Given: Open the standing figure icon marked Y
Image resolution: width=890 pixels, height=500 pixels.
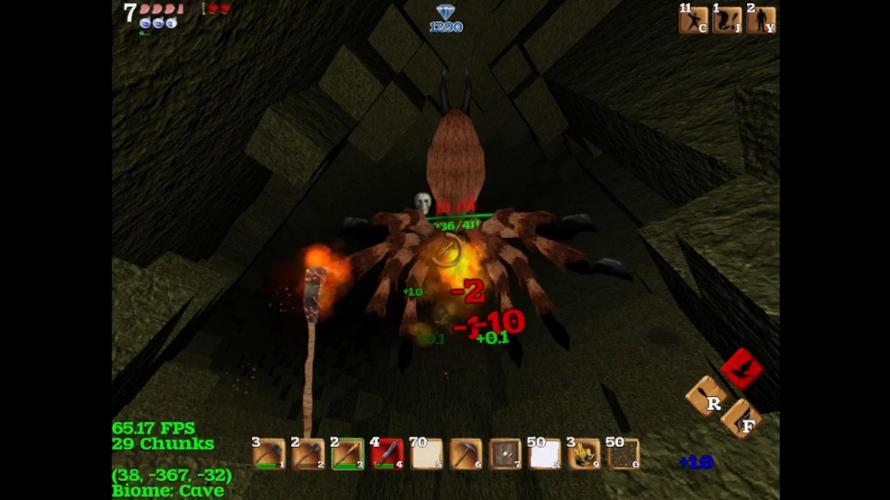Looking at the screenshot, I should pyautogui.click(x=761, y=20).
